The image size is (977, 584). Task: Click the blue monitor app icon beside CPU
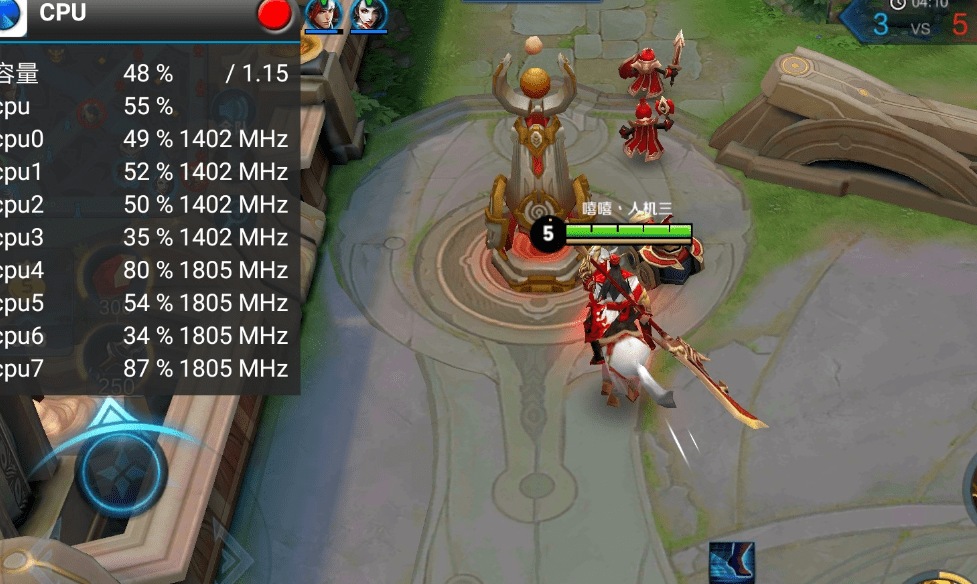pos(11,14)
